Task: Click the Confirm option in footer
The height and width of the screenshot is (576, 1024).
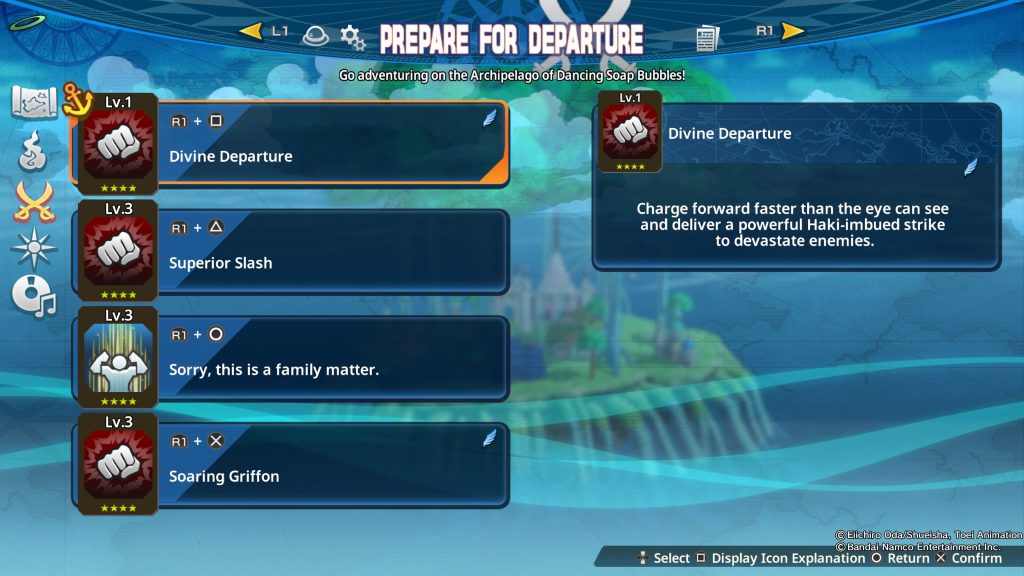Action: click(x=968, y=558)
